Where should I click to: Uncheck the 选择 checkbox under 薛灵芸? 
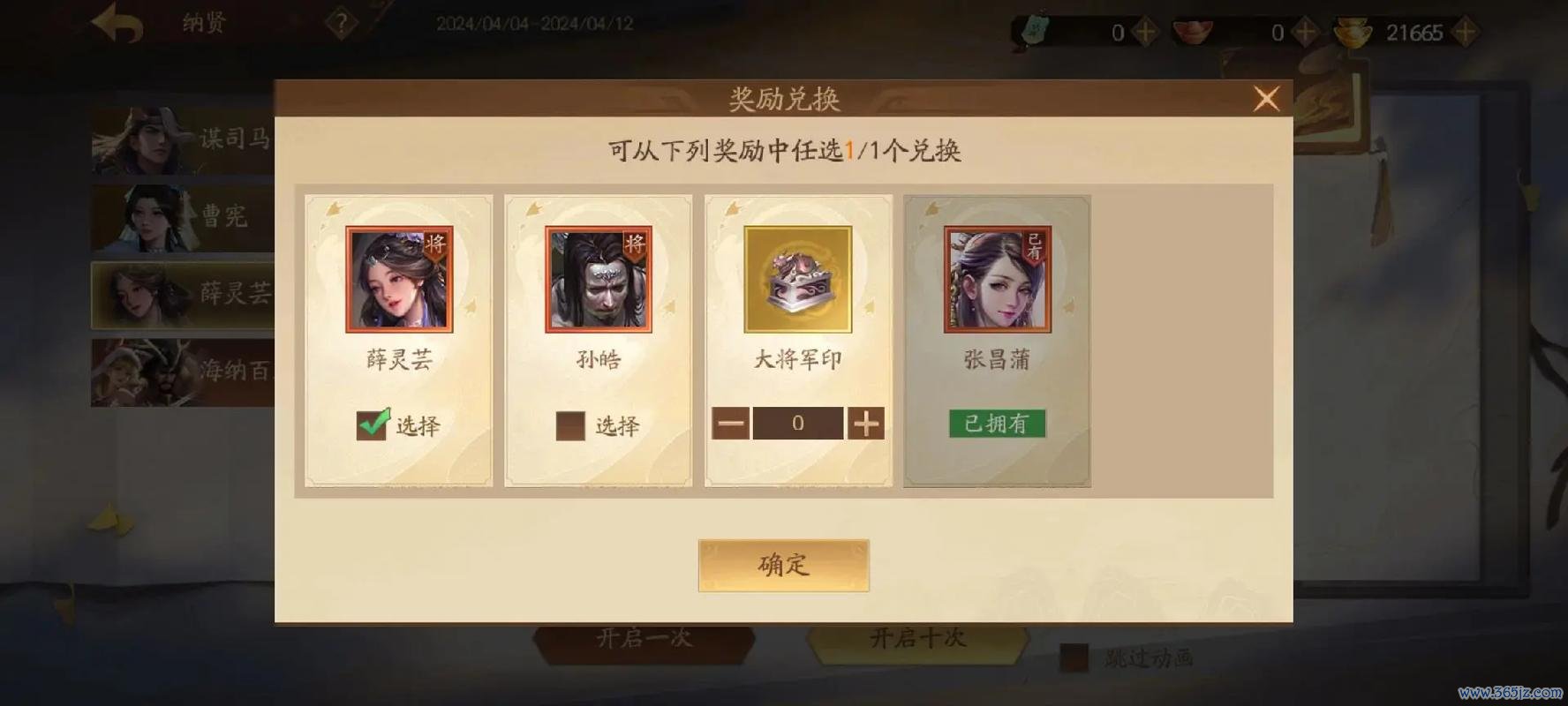coord(372,424)
